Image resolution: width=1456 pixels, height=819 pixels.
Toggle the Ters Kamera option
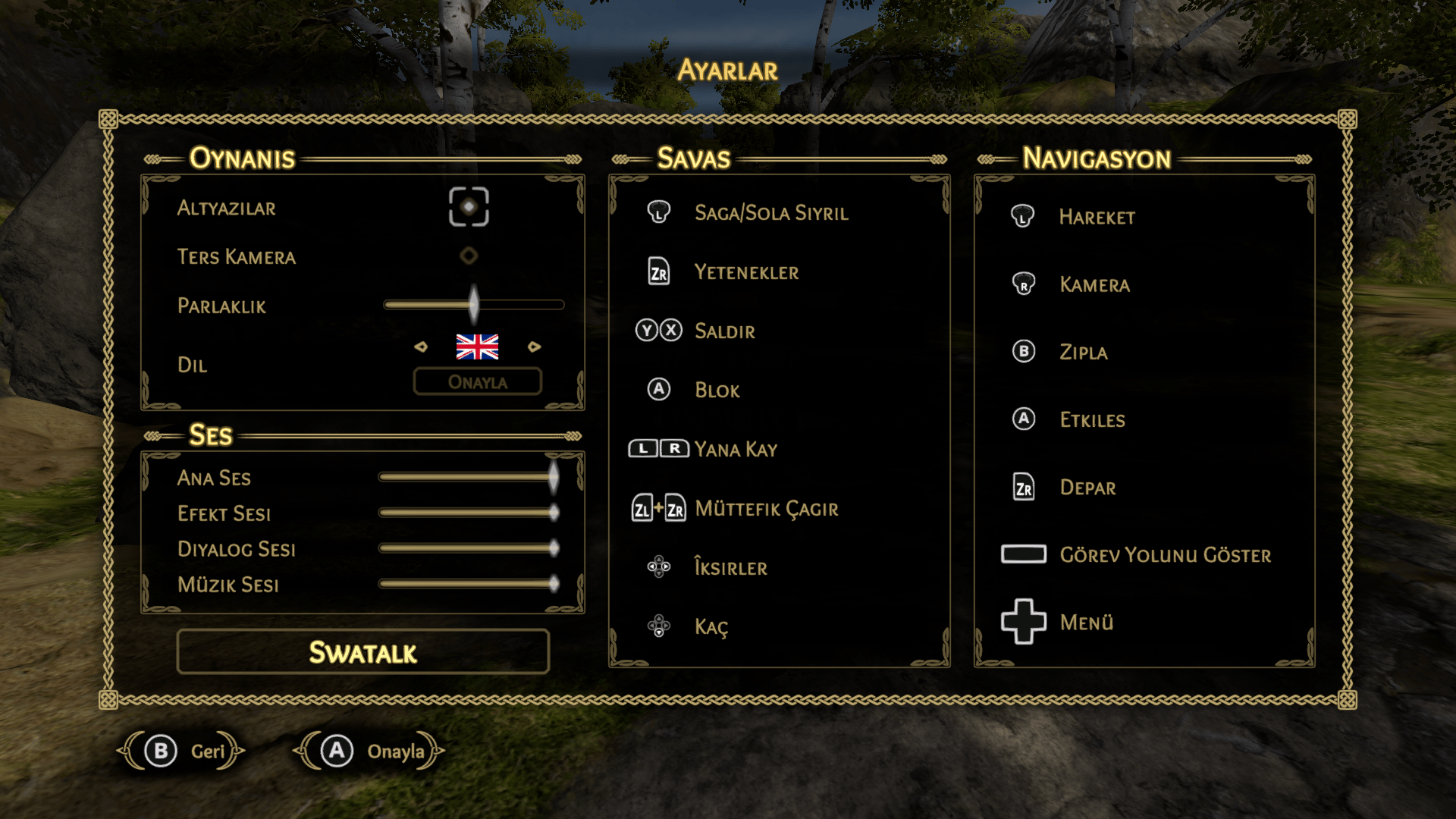click(x=469, y=256)
